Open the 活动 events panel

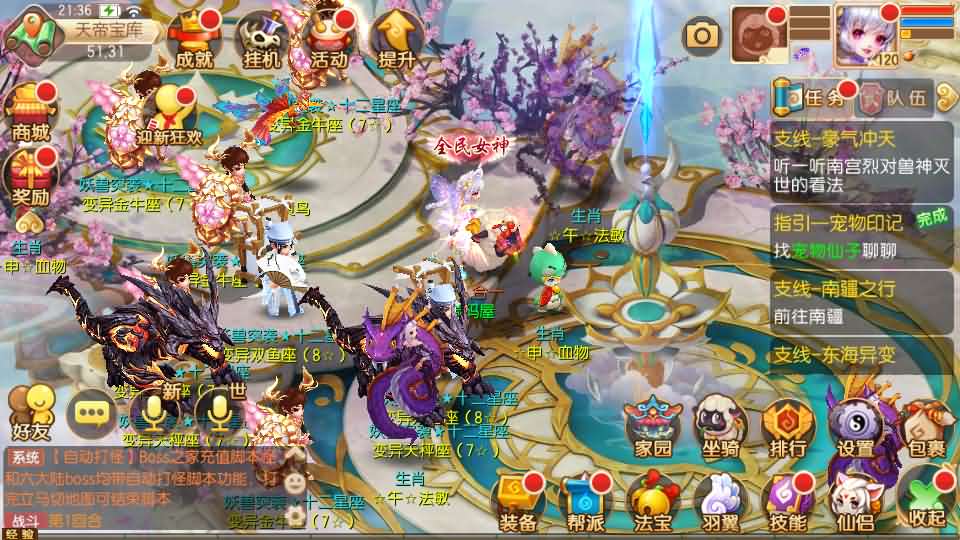pyautogui.click(x=328, y=40)
